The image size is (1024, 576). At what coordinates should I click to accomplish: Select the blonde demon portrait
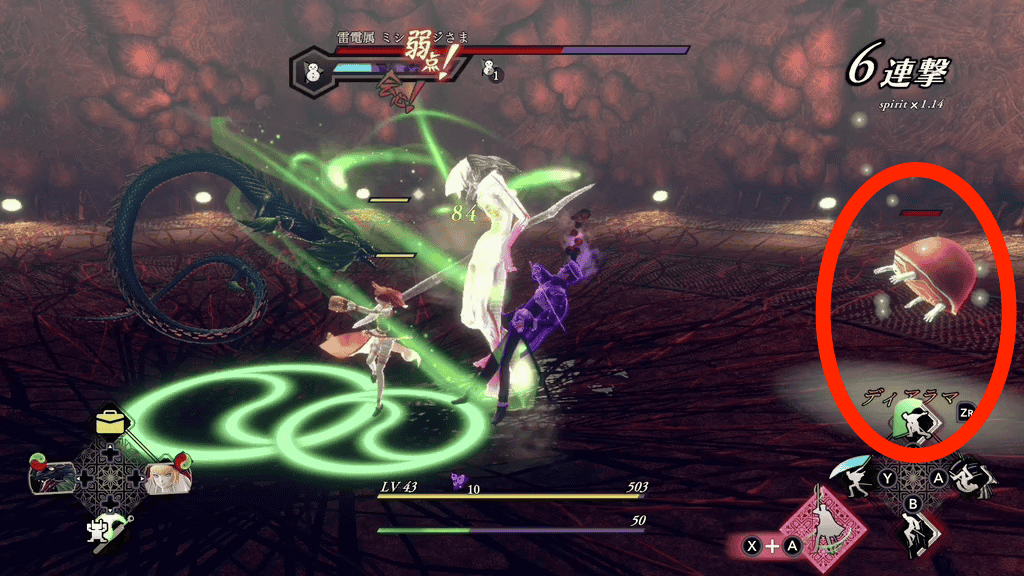[x=163, y=479]
